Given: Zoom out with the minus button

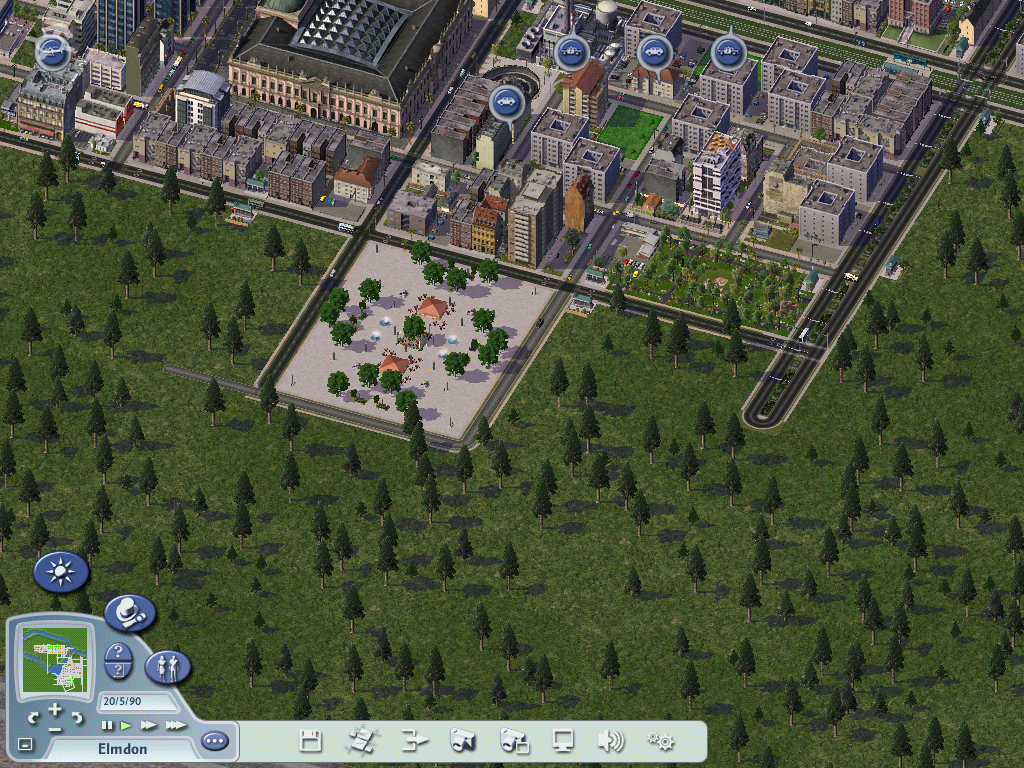Looking at the screenshot, I should [x=55, y=729].
